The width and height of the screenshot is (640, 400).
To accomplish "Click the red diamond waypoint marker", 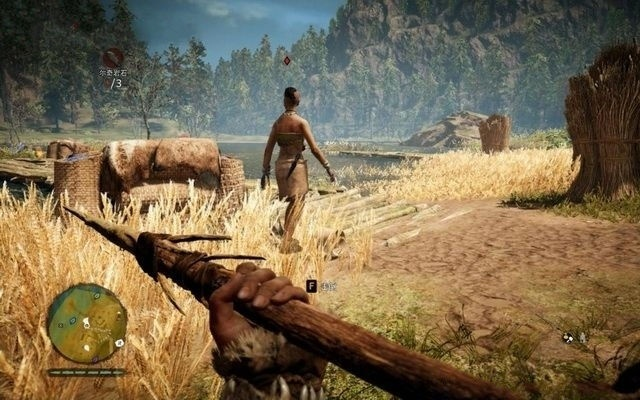I will tap(287, 60).
